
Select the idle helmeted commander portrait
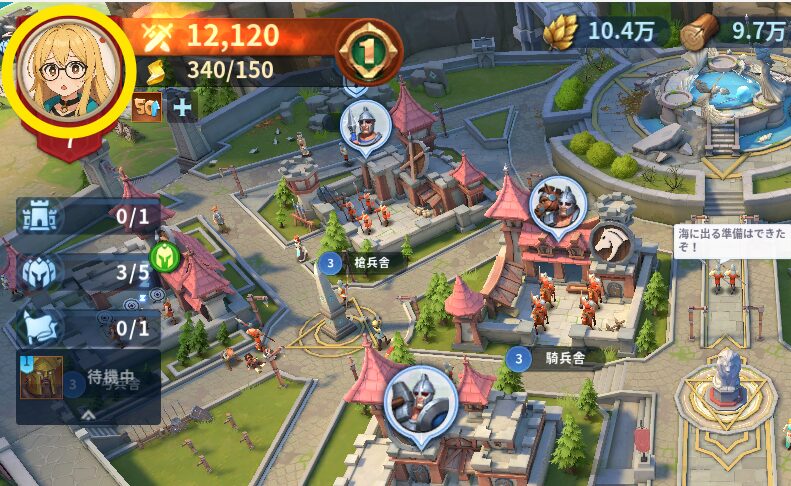point(41,378)
